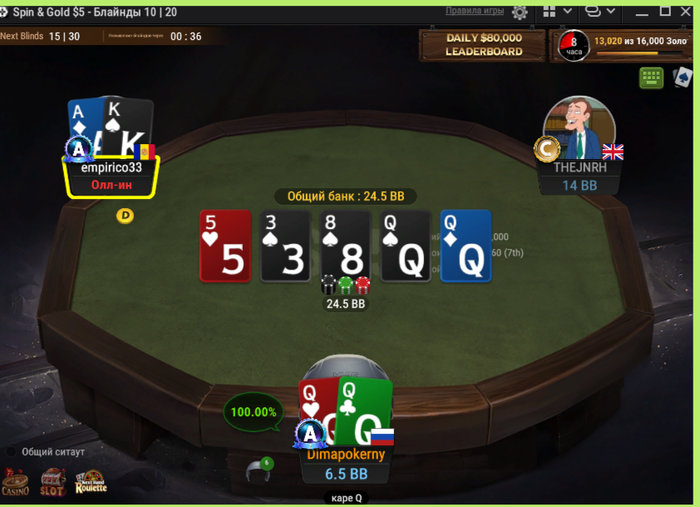This screenshot has width=700, height=507.
Task: Open the headband emote icon with green badge
Action: [259, 469]
